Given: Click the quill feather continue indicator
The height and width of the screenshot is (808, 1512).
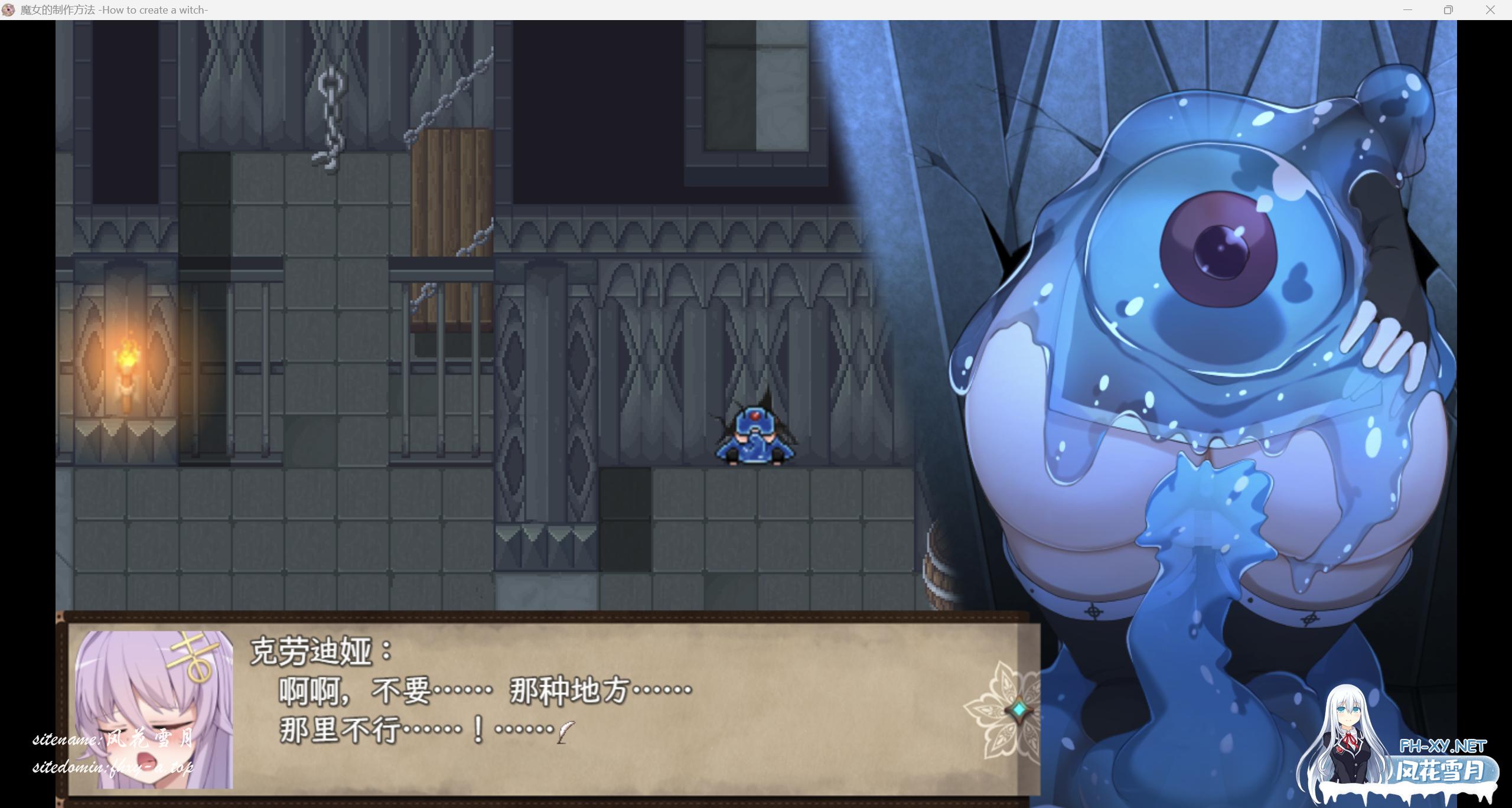Looking at the screenshot, I should 564,734.
